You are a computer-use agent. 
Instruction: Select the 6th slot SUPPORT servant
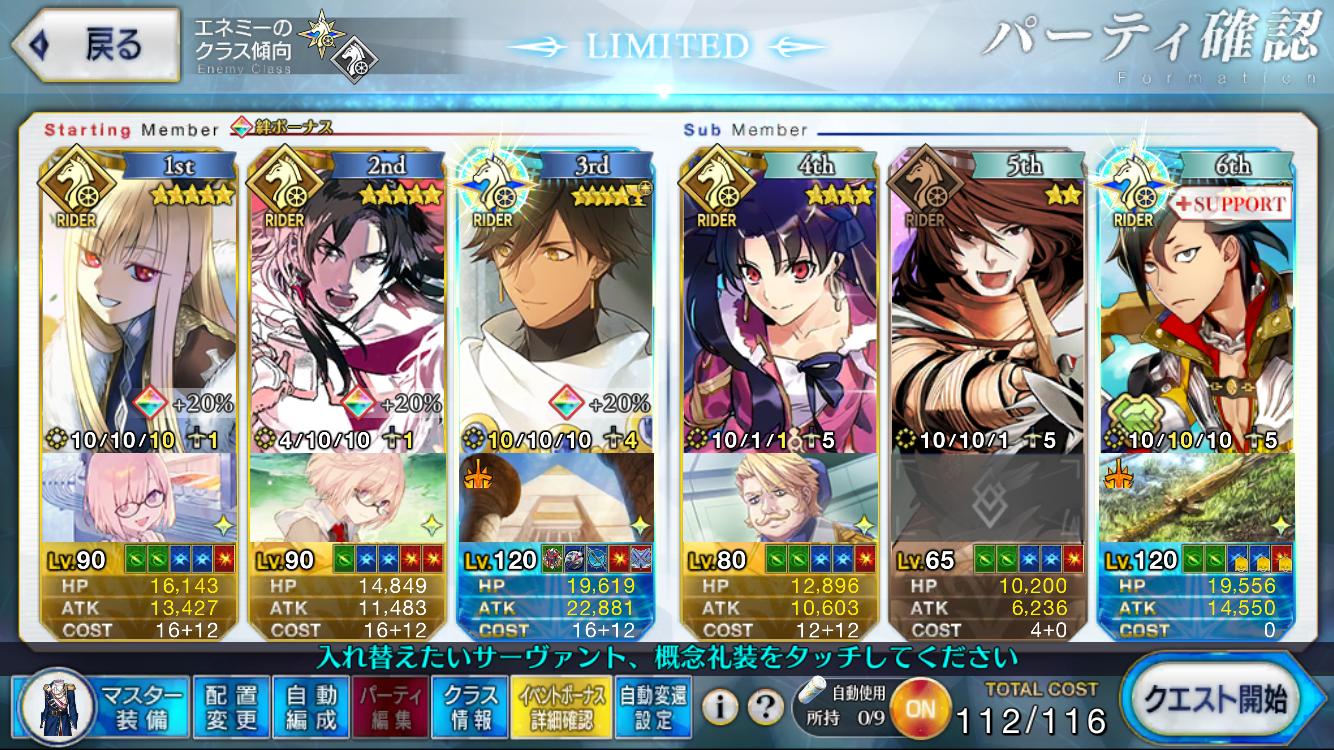(1196, 300)
